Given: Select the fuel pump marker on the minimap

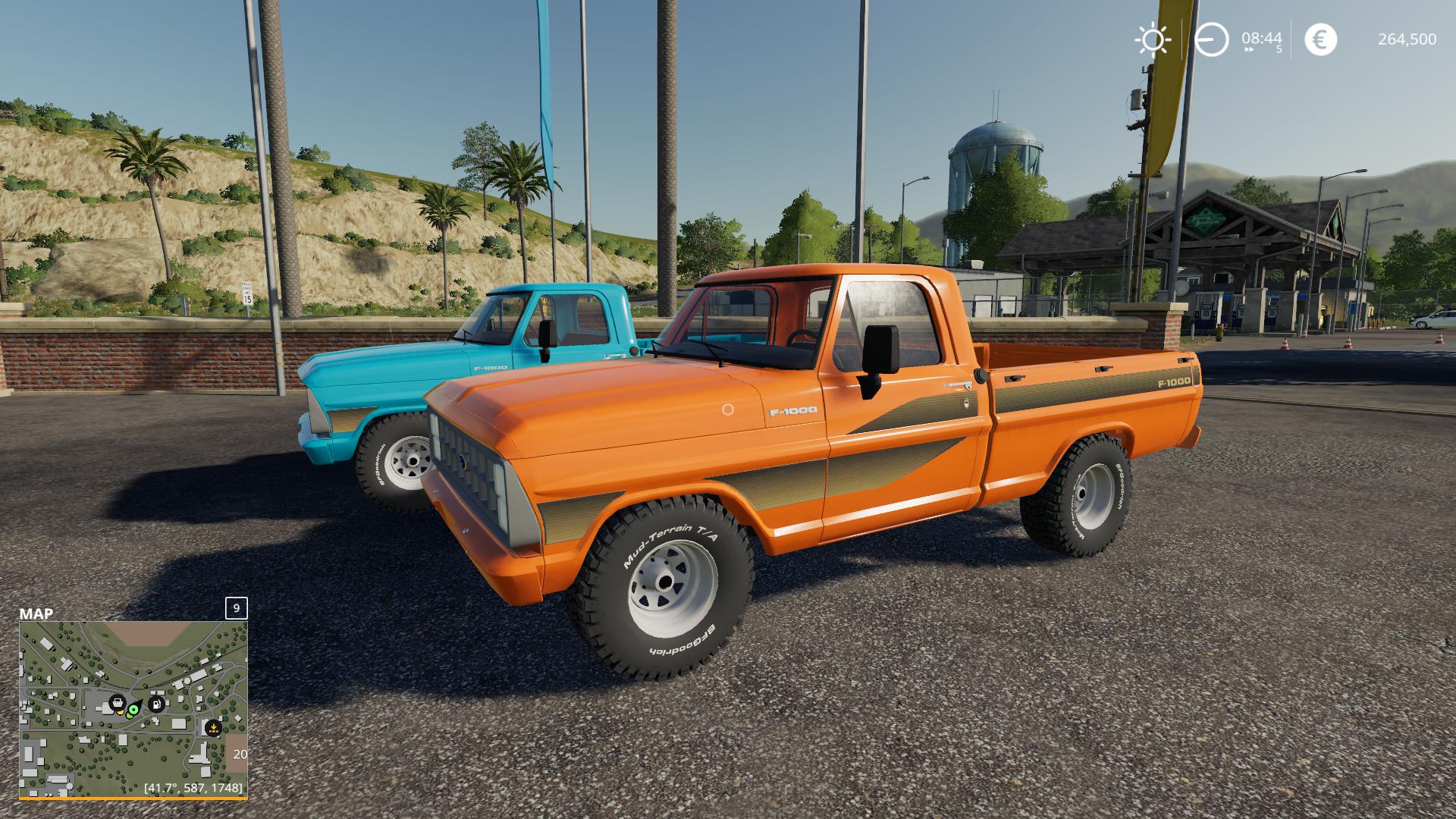Looking at the screenshot, I should click(x=156, y=703).
